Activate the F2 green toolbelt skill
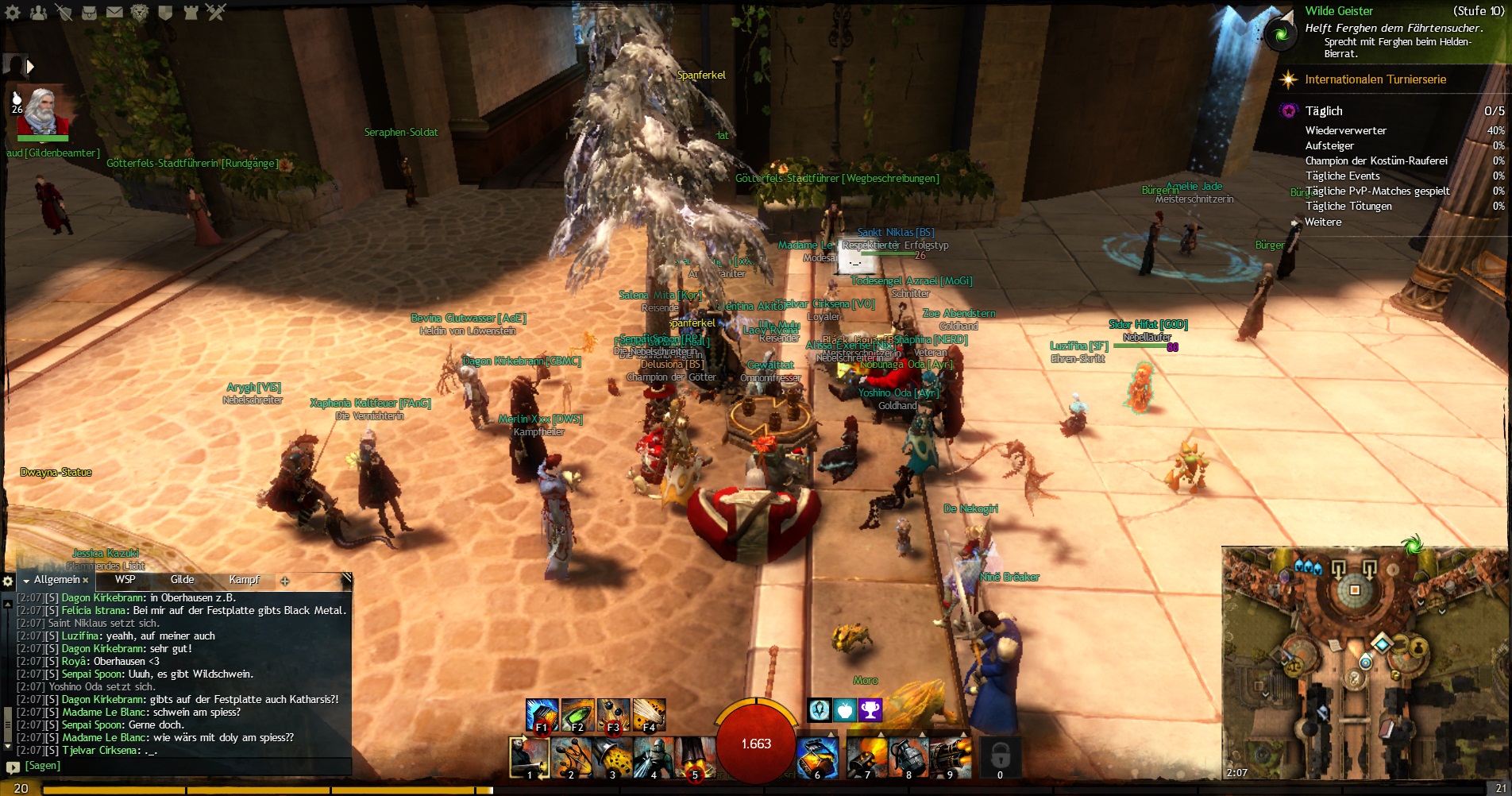 click(x=577, y=714)
